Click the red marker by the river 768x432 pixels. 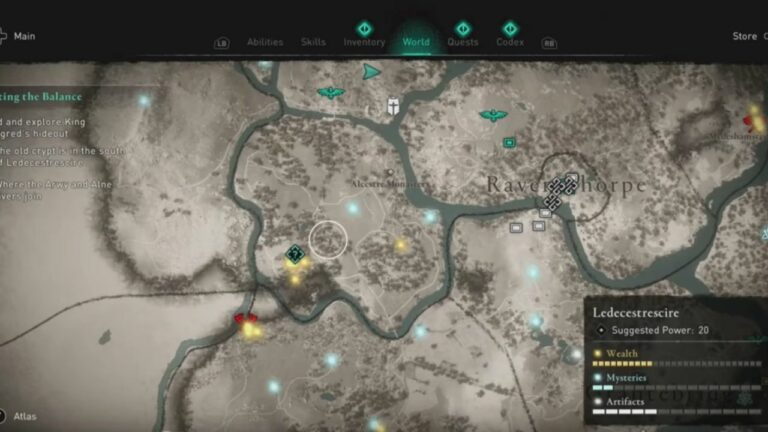245,322
